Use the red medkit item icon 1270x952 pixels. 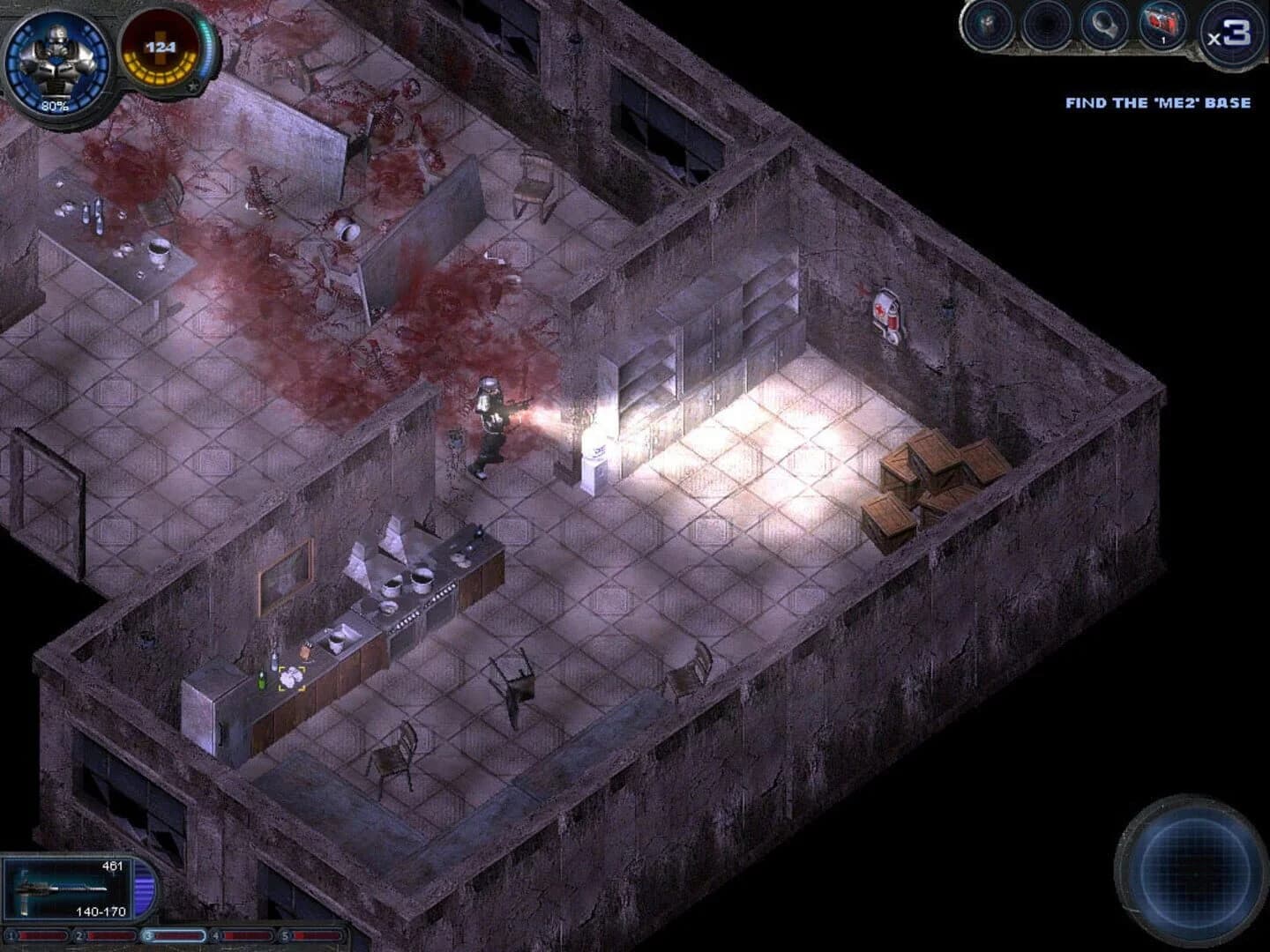click(1161, 25)
